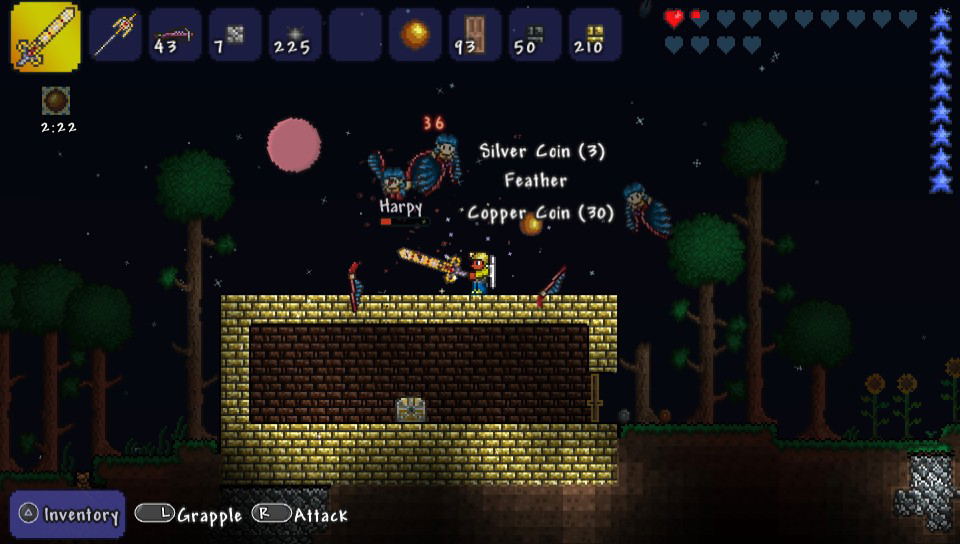The height and width of the screenshot is (544, 960).
Task: Select the item stack of 7
Action: [x=235, y=35]
